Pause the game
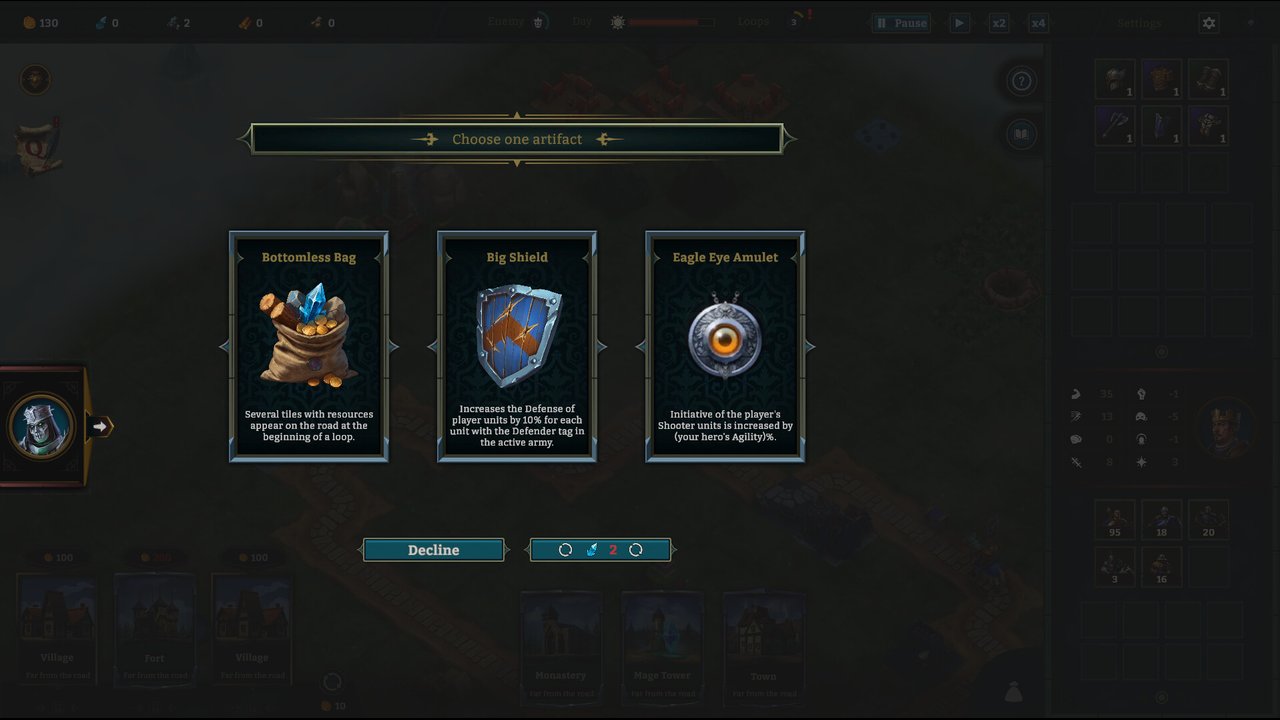 point(901,23)
